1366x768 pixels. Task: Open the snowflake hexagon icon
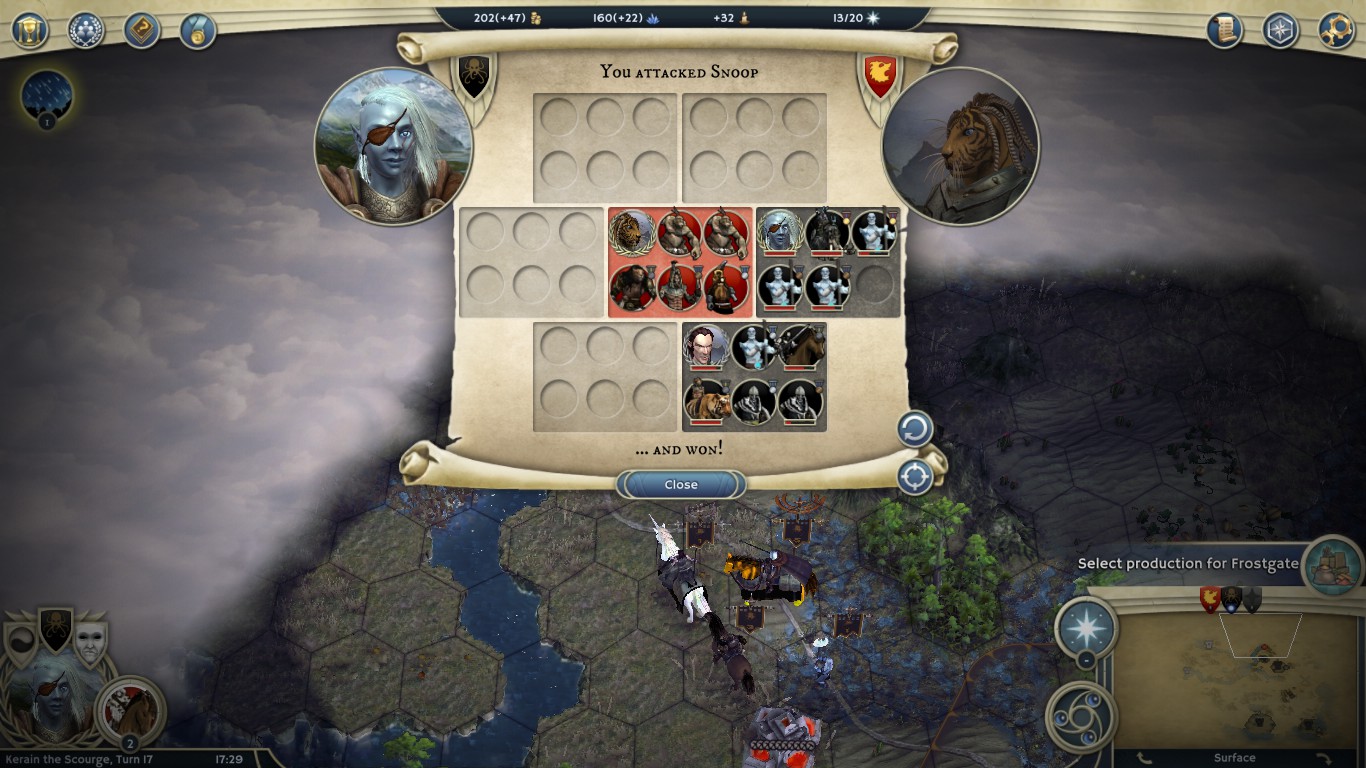click(1280, 30)
